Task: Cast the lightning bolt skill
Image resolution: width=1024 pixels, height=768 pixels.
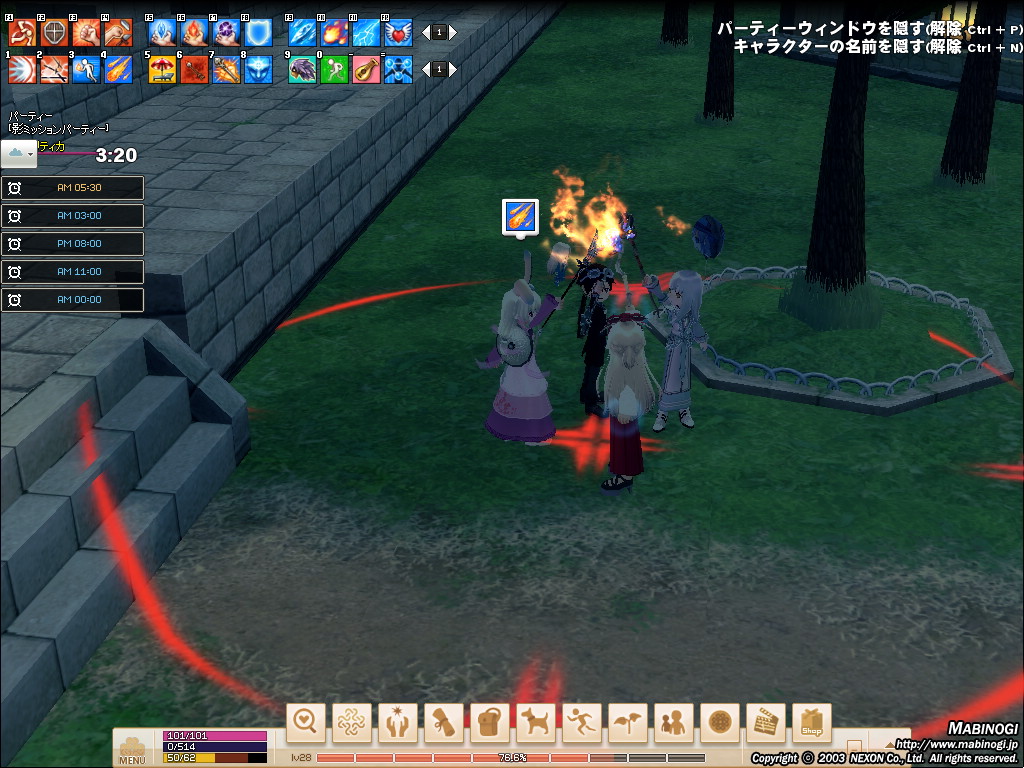Action: pos(366,32)
